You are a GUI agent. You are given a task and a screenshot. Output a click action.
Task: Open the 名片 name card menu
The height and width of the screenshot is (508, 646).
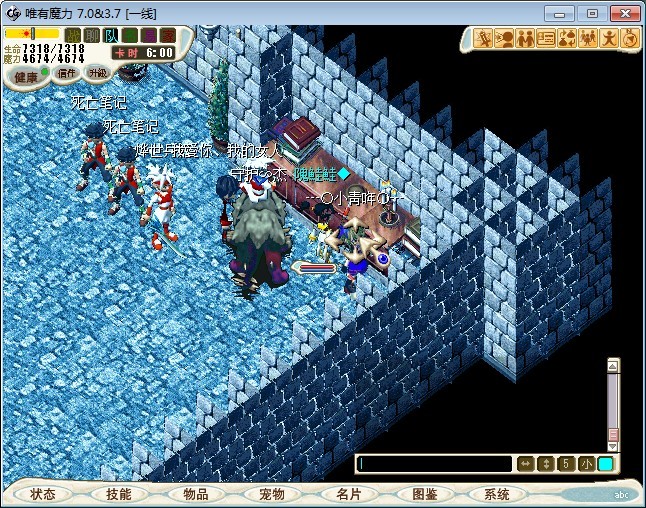coord(348,494)
